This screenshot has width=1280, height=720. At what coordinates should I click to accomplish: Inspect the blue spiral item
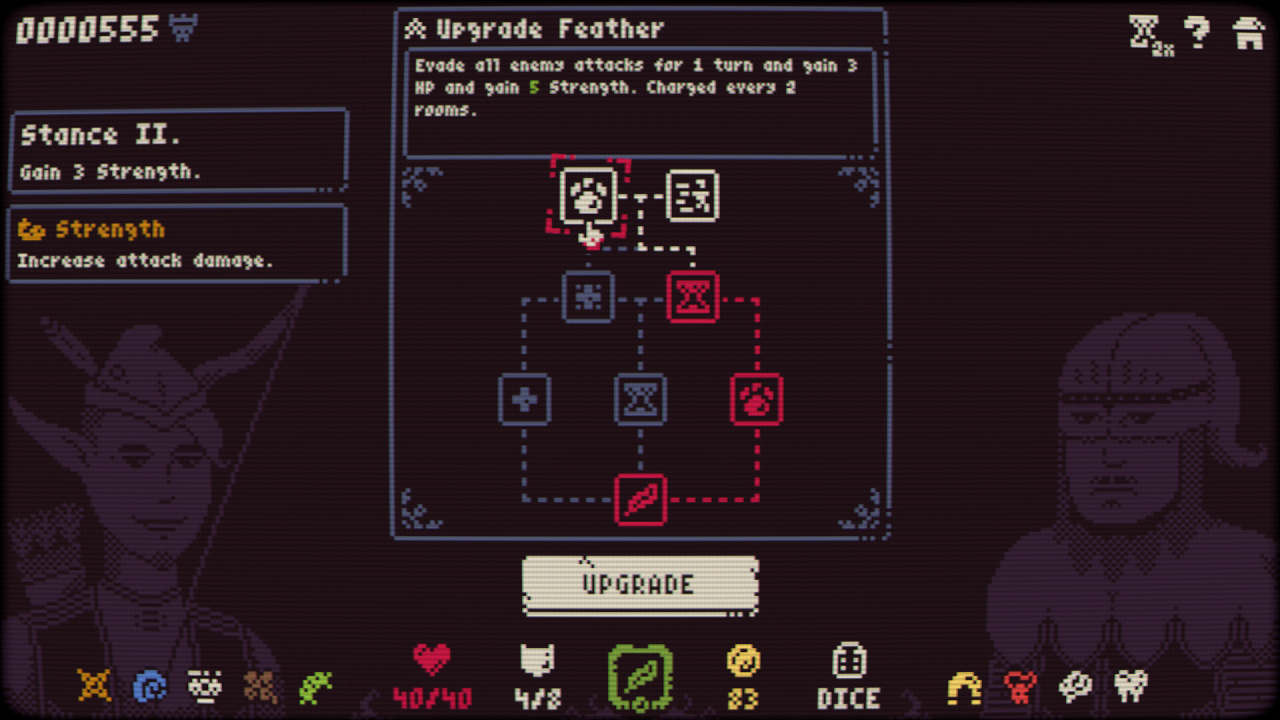[x=149, y=687]
